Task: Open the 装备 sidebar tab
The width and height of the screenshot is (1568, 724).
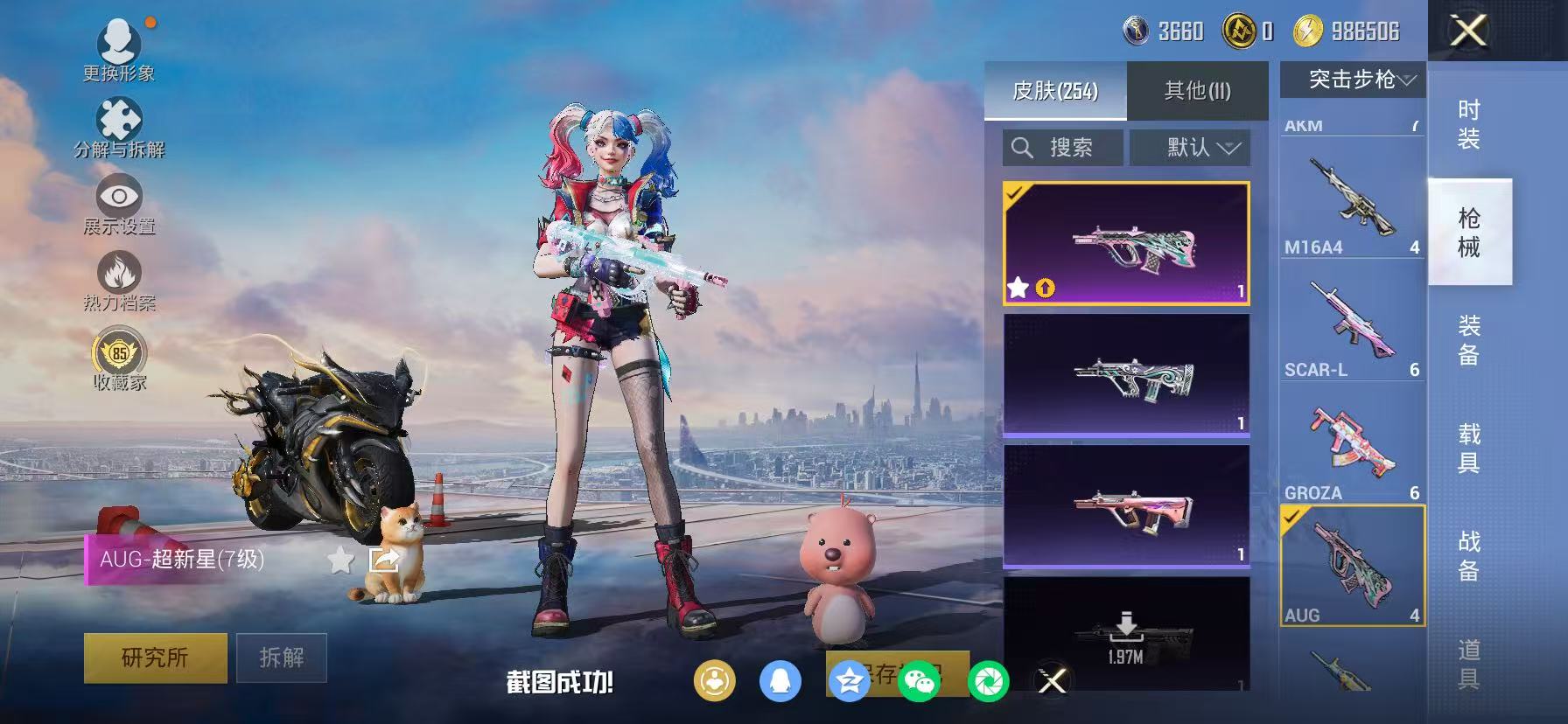Action: [x=1470, y=341]
